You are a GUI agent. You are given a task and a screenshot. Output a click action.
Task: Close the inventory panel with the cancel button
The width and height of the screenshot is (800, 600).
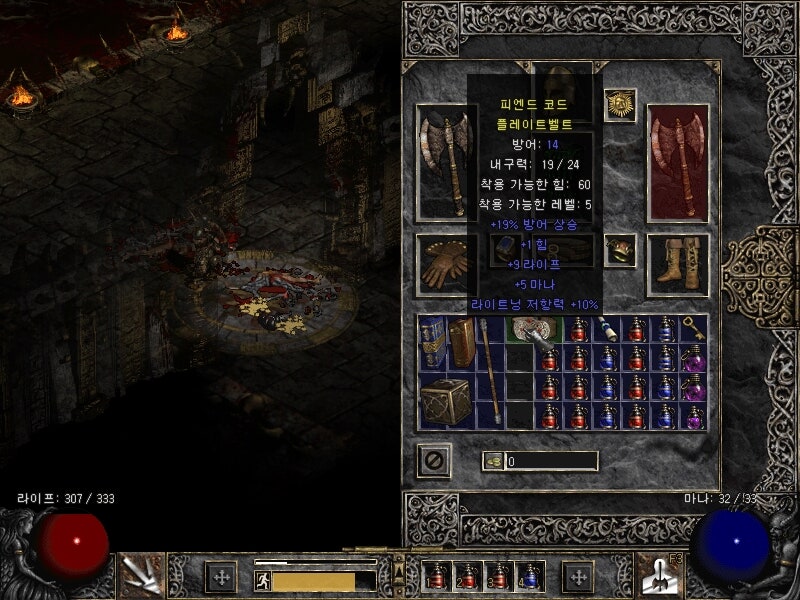[433, 460]
